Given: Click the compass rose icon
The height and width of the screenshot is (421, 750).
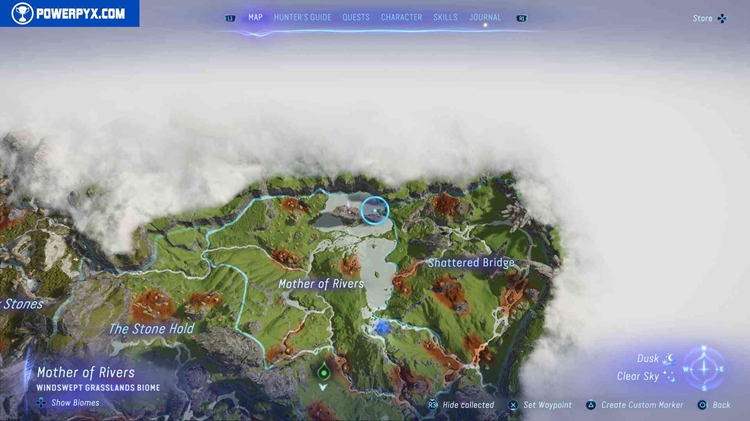Looking at the screenshot, I should click(x=704, y=368).
